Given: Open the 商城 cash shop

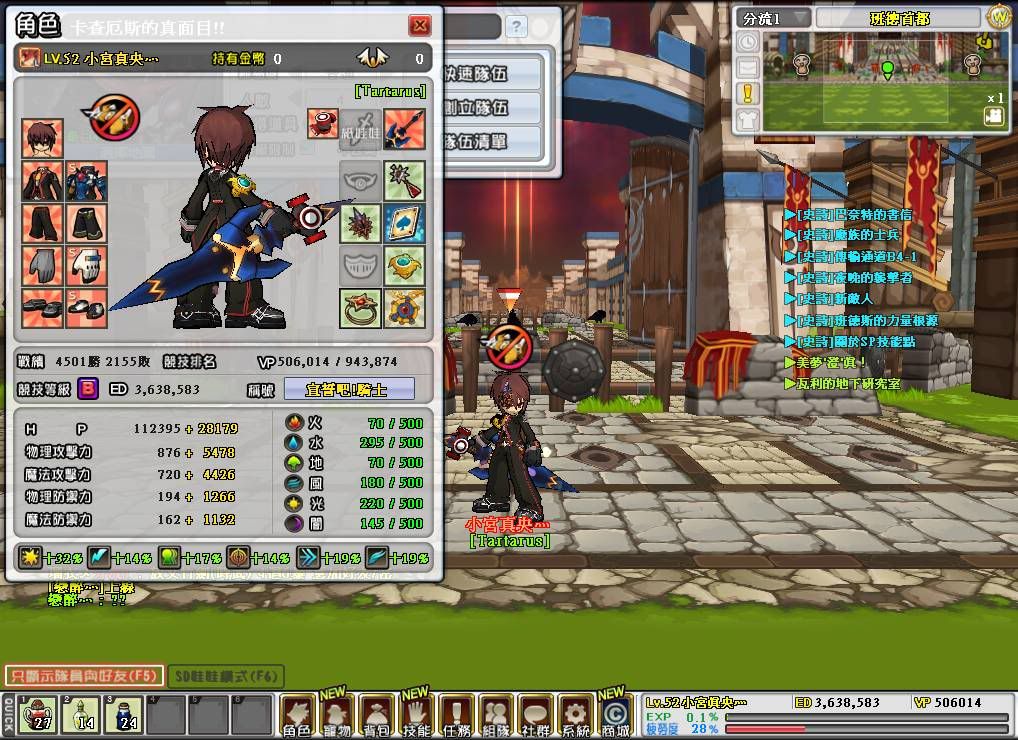Looking at the screenshot, I should [616, 717].
